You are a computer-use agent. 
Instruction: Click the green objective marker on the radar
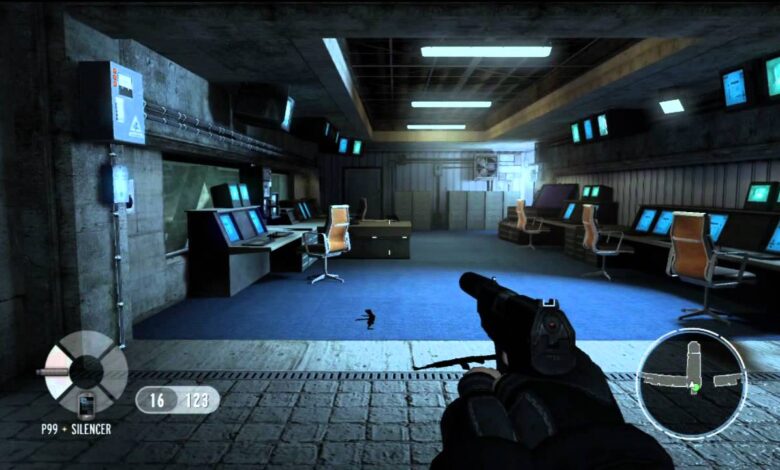[x=695, y=386]
